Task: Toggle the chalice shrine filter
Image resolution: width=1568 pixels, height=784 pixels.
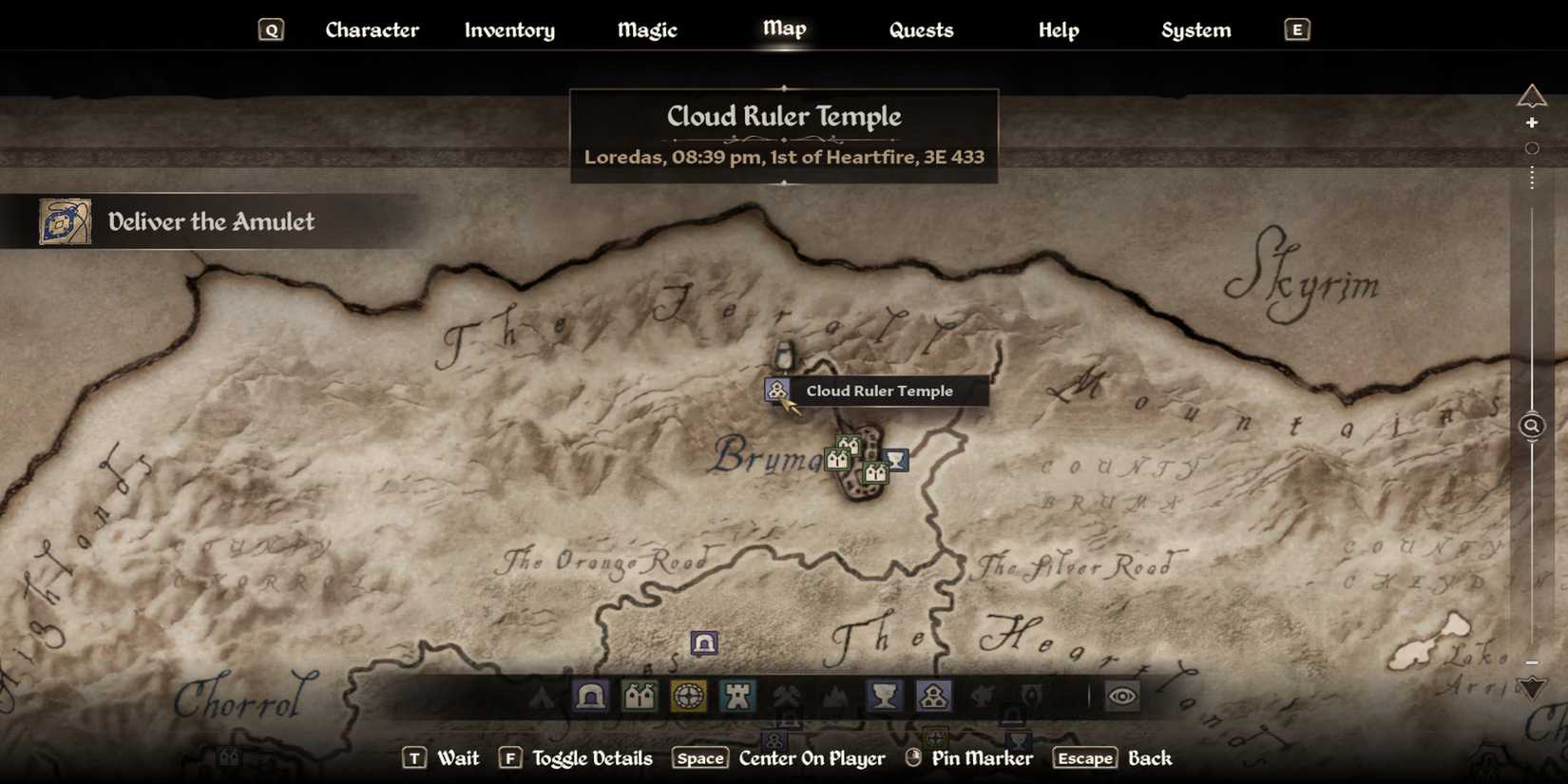Action: click(885, 697)
